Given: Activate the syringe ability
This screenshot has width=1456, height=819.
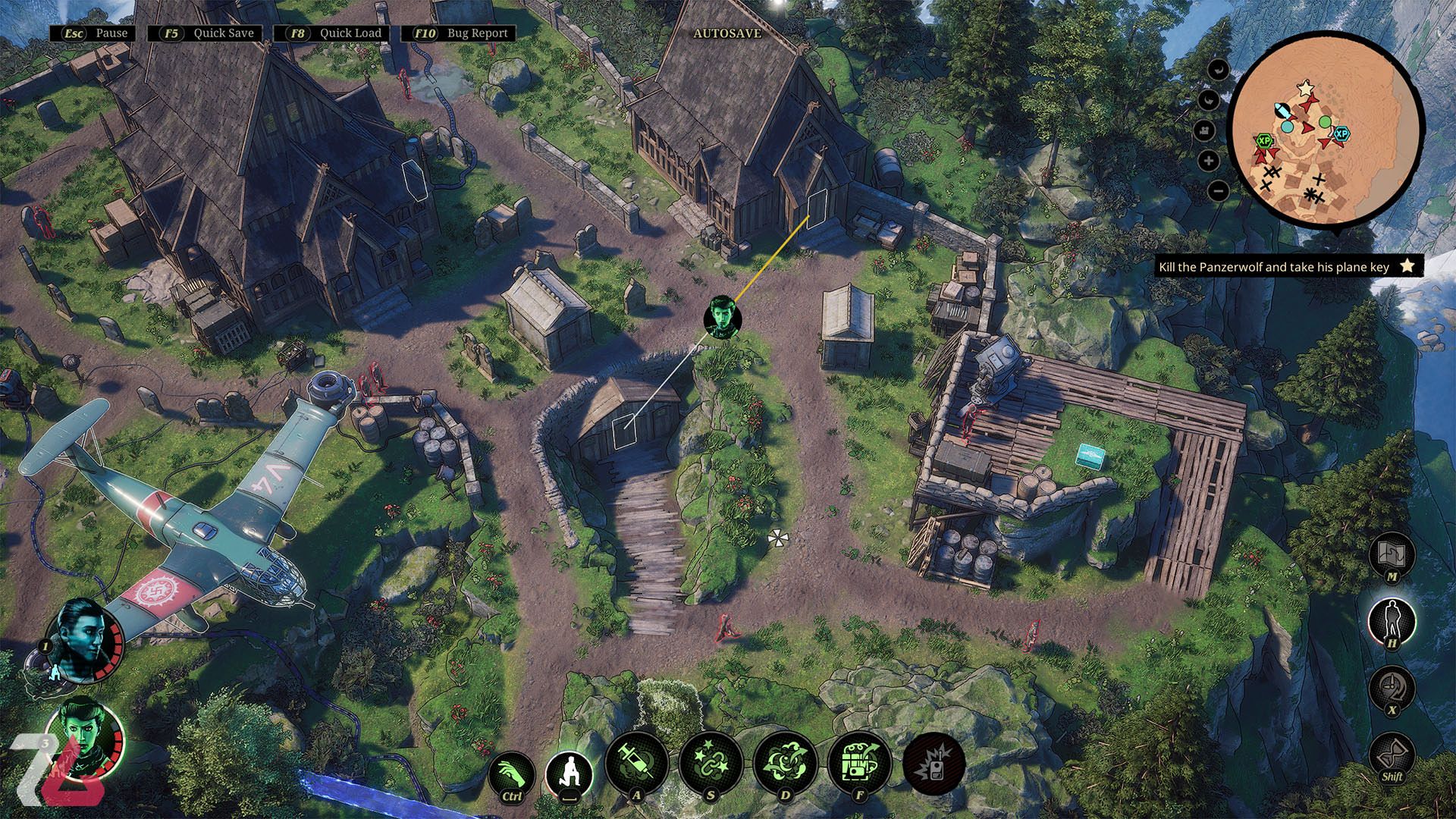Looking at the screenshot, I should 636,764.
